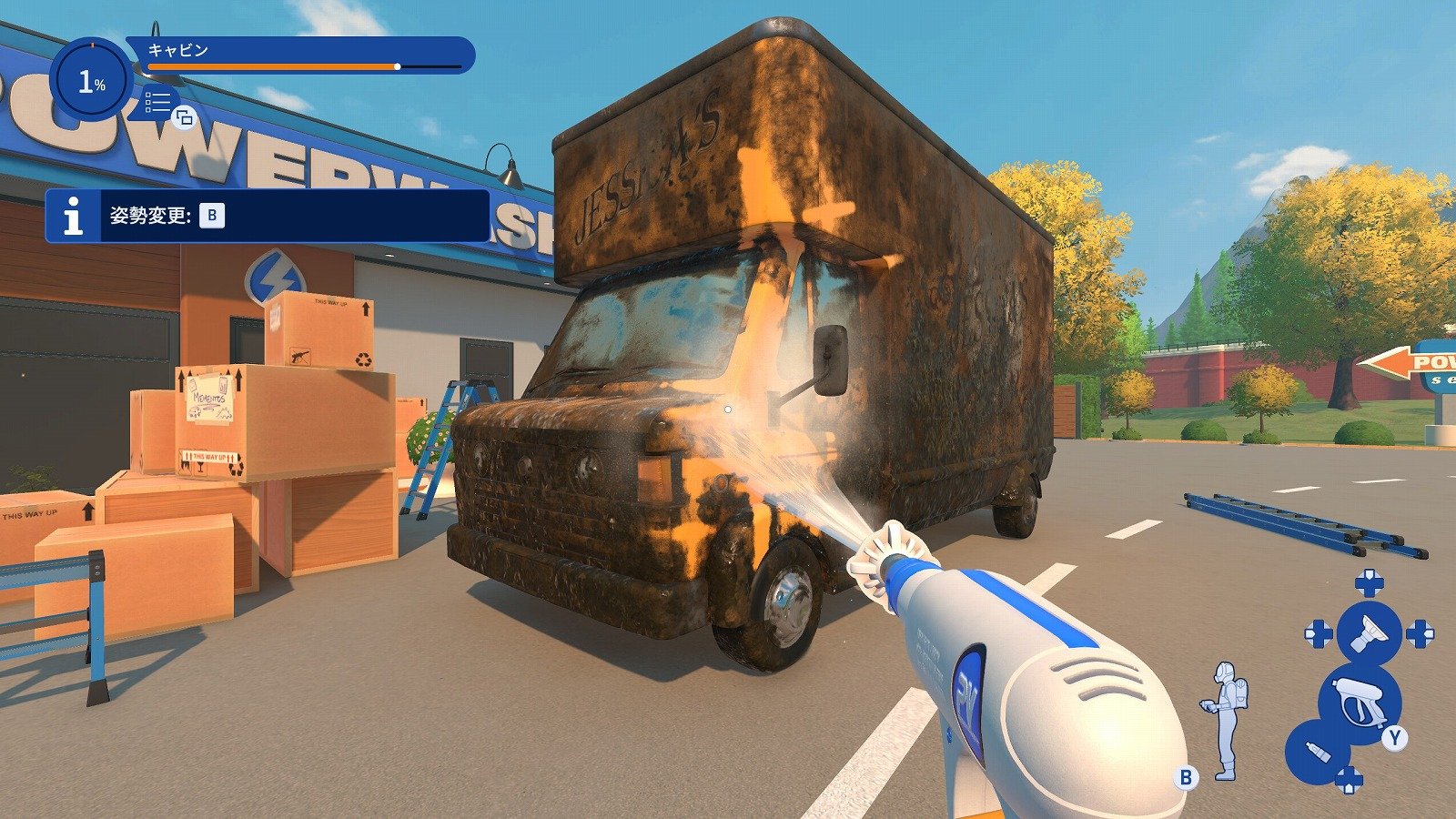Click the up d-pad arrow above the nozzle icon
This screenshot has width=1456, height=819.
tap(1369, 581)
